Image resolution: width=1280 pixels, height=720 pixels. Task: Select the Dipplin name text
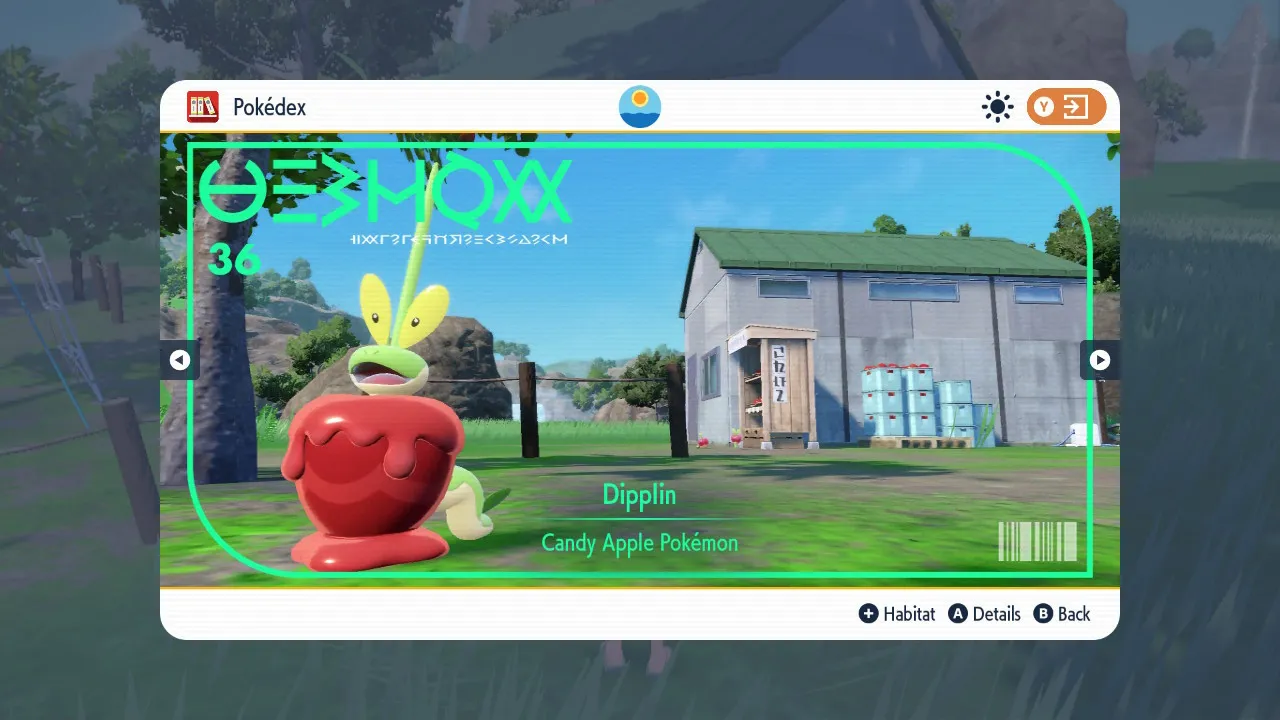tap(639, 495)
